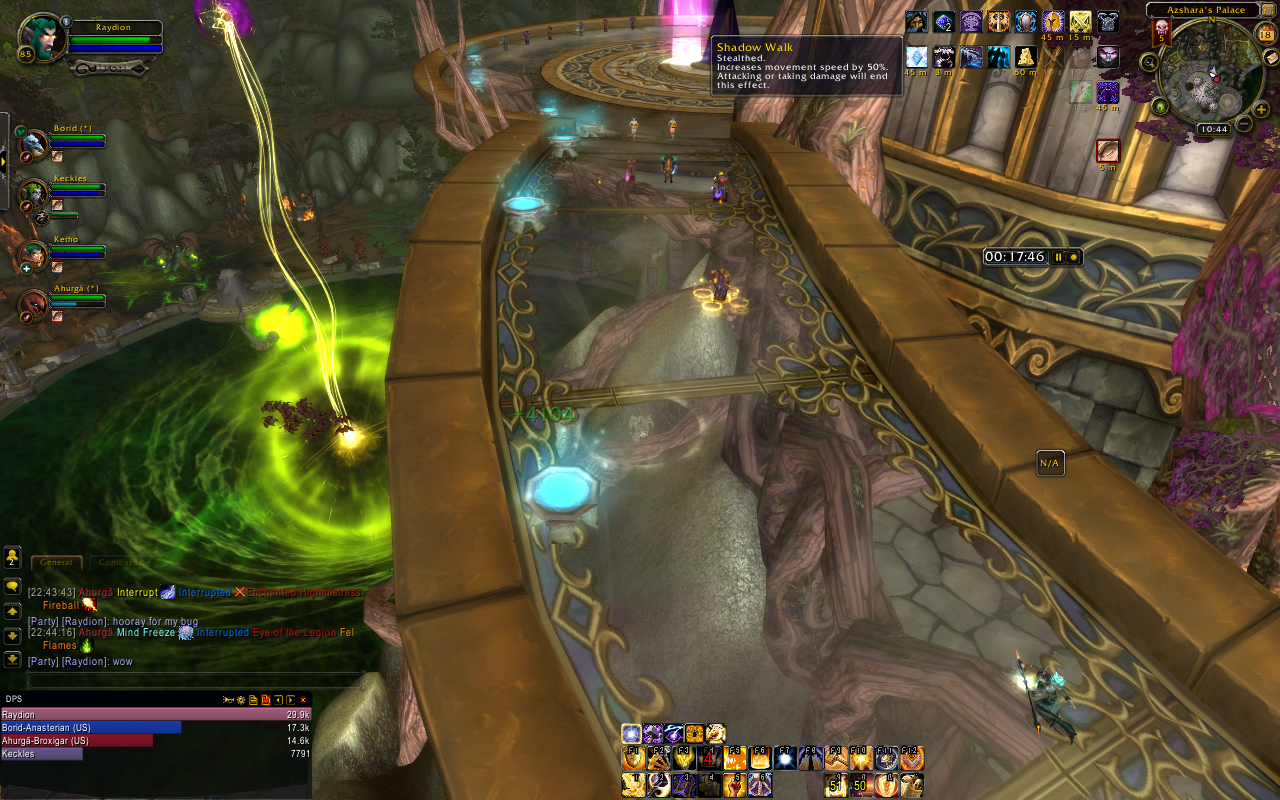The image size is (1280, 800).
Task: Target party member Borid's frame
Action: pyautogui.click(x=33, y=143)
